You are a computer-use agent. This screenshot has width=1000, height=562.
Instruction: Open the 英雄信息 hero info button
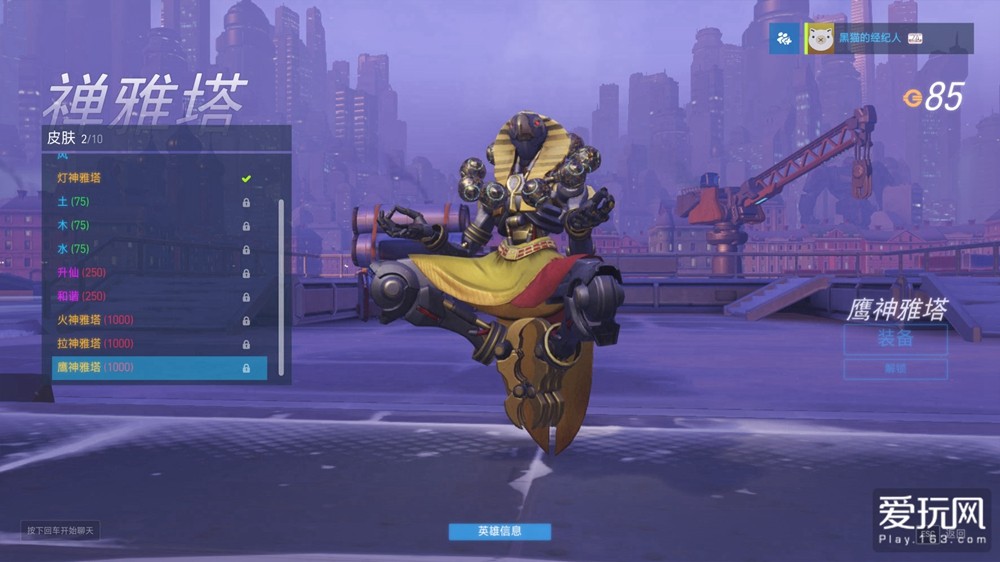(x=499, y=531)
